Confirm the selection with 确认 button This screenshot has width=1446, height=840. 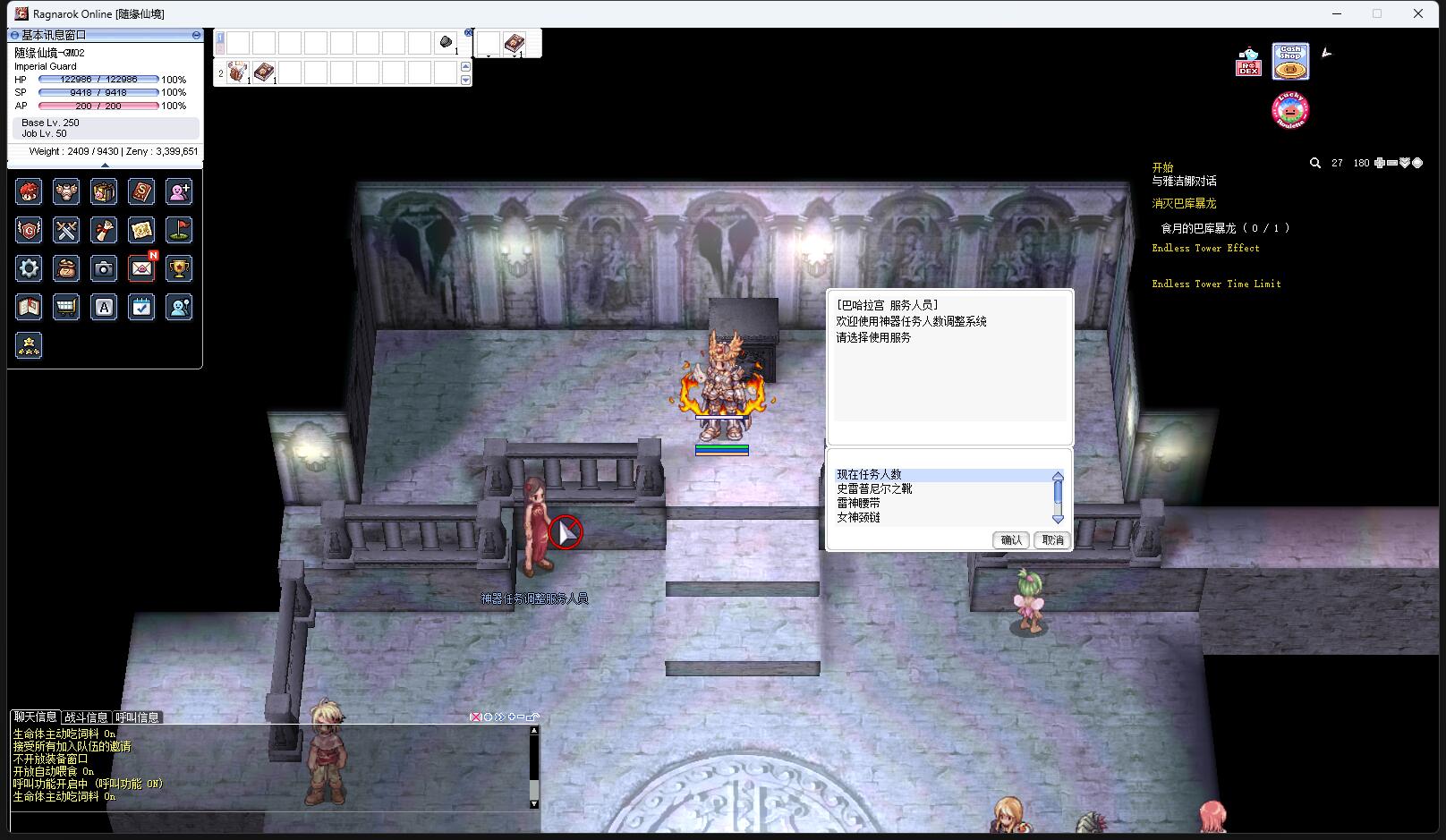[x=1011, y=540]
